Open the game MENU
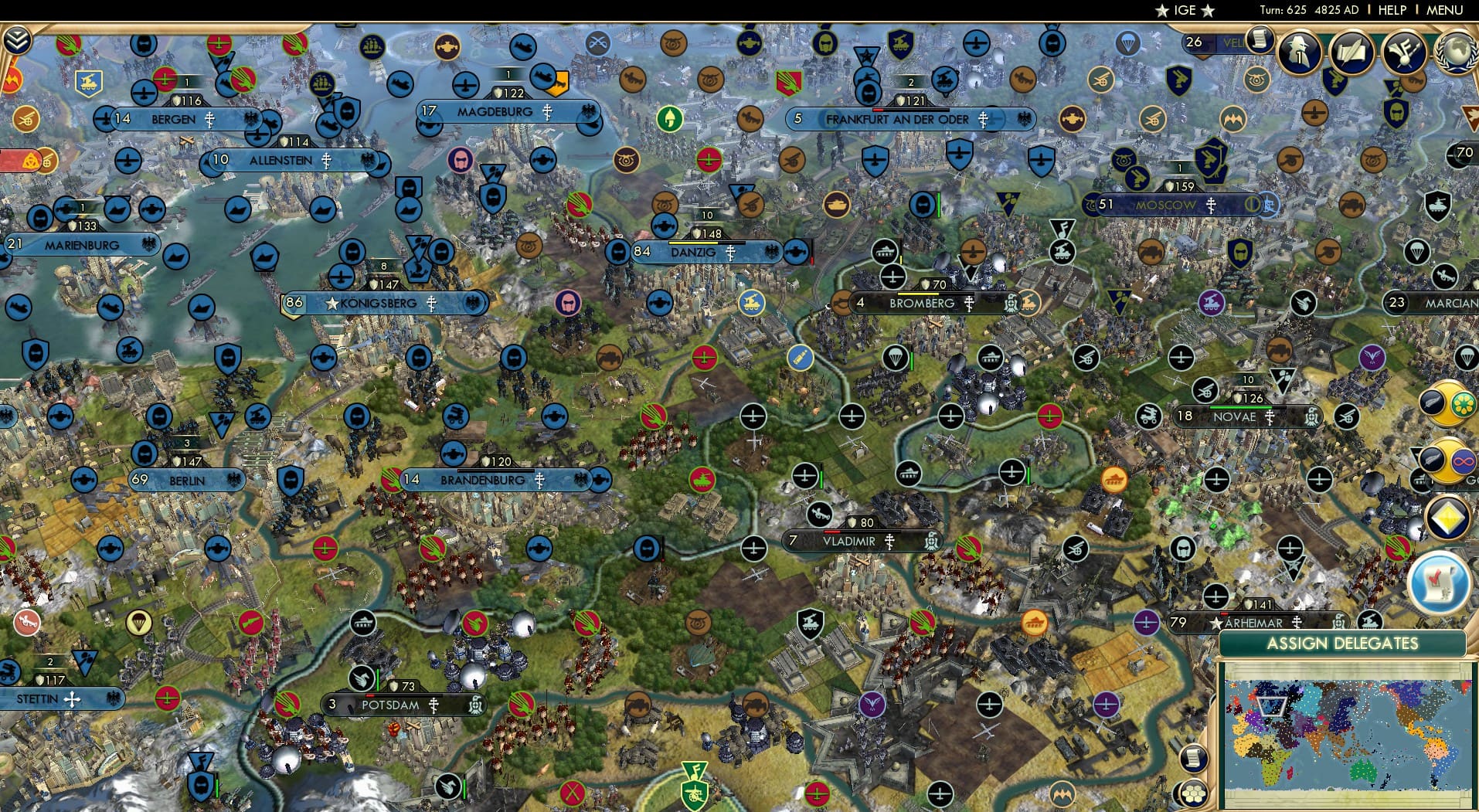The width and height of the screenshot is (1479, 812). 1444,10
